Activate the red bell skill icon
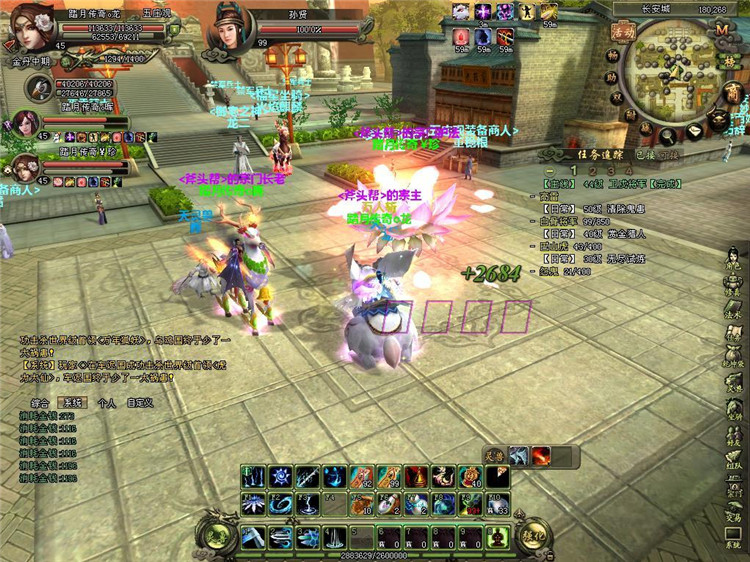Viewport: 750px width, 562px height. pyautogui.click(x=417, y=478)
